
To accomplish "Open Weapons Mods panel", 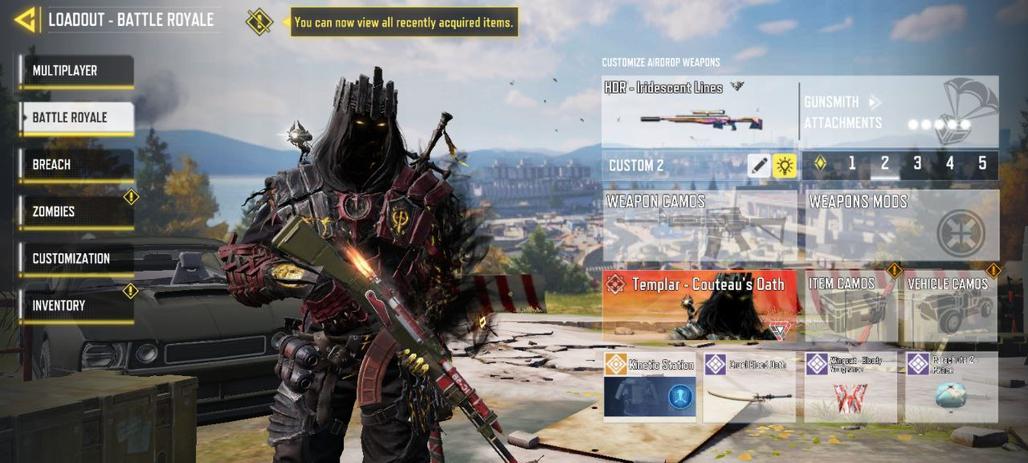I will click(901, 226).
